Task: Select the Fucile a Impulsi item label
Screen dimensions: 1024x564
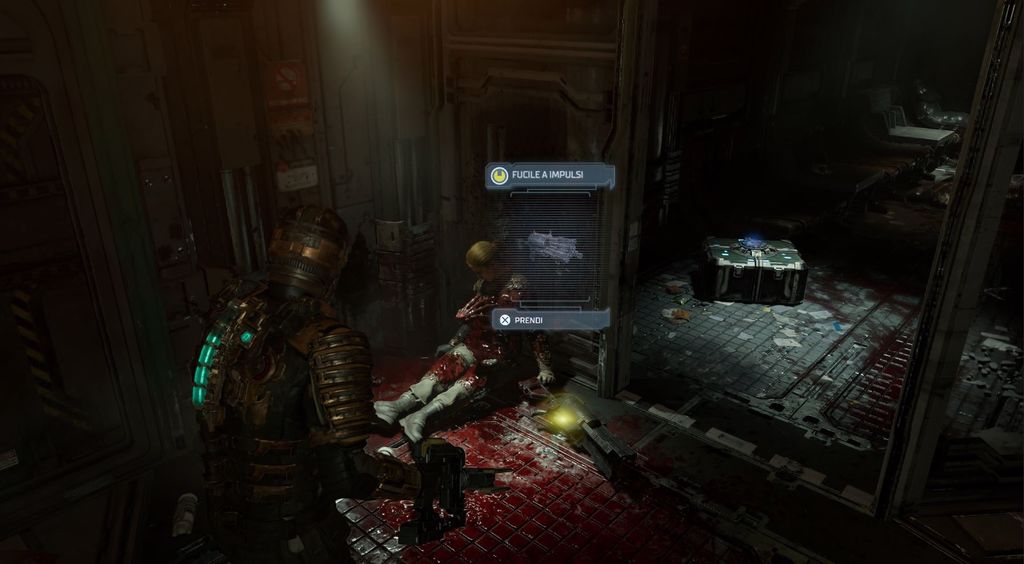Action: (x=549, y=176)
